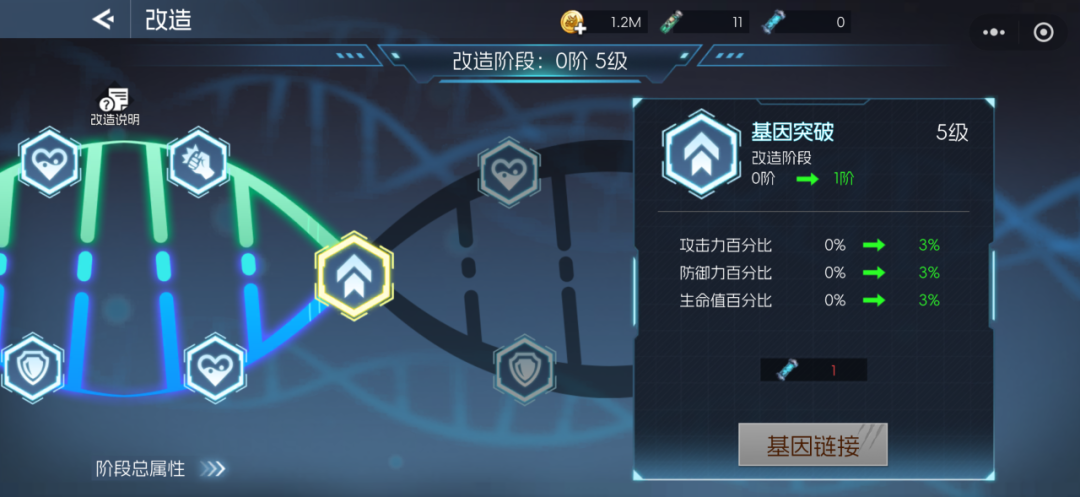Expand 阶段总属性 stage attributes

[x=160, y=468]
